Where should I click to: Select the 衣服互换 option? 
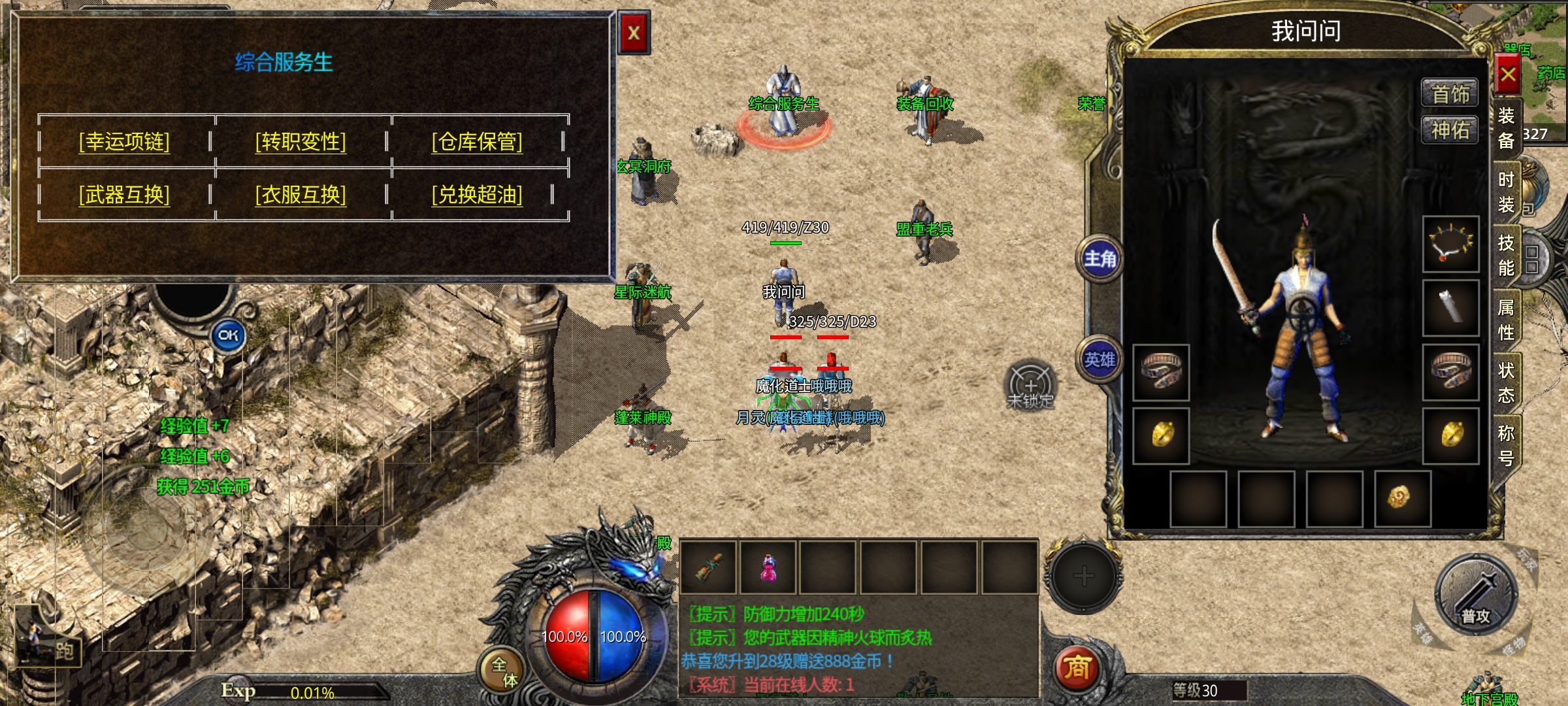pos(301,194)
